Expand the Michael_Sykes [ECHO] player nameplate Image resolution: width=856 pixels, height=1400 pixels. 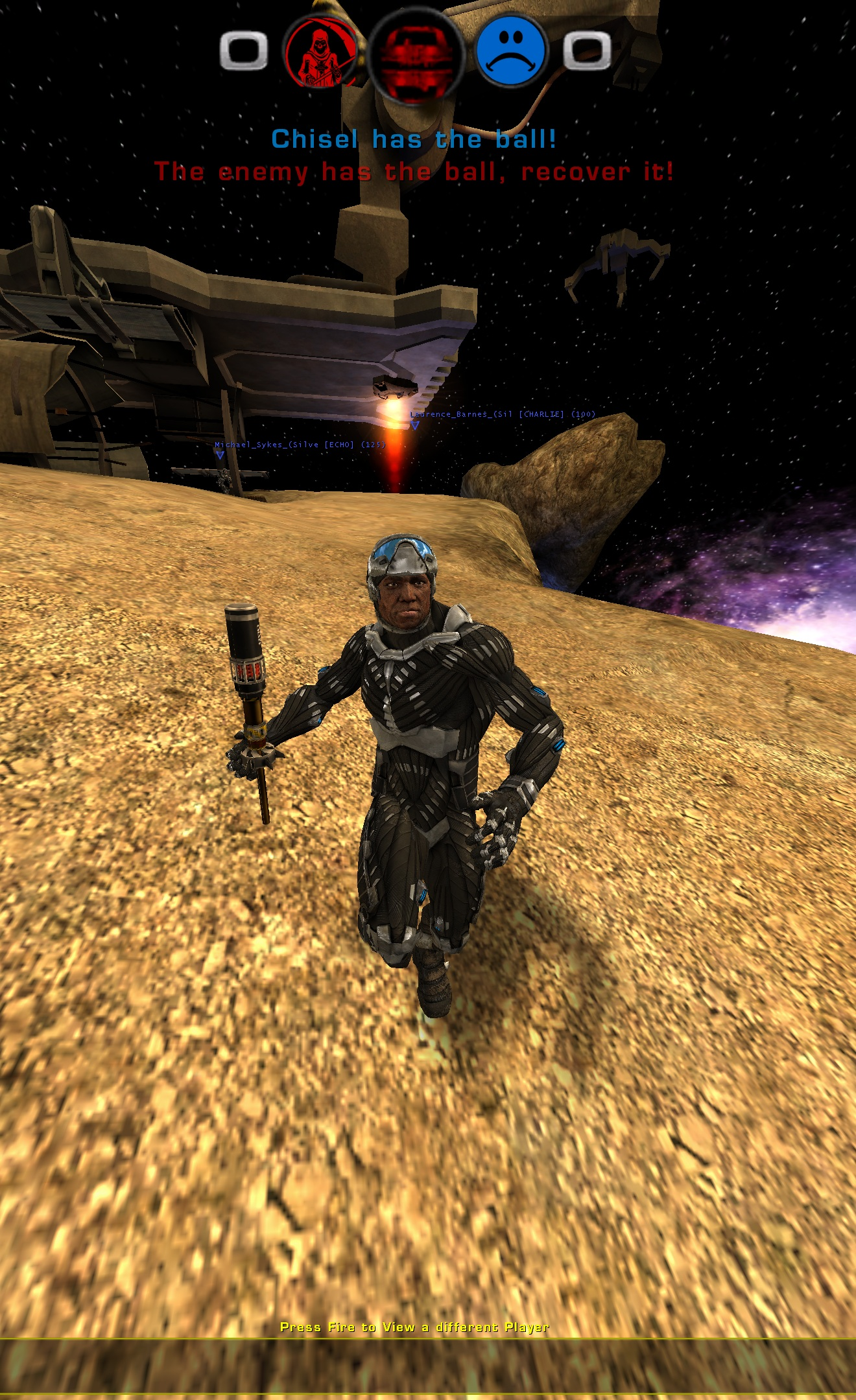[x=300, y=446]
